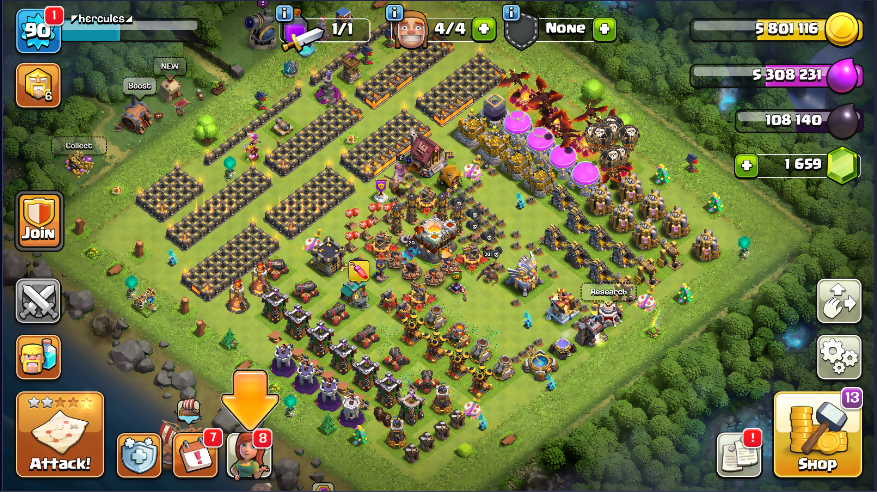
Task: Show shield info above the None indicator
Action: click(512, 13)
